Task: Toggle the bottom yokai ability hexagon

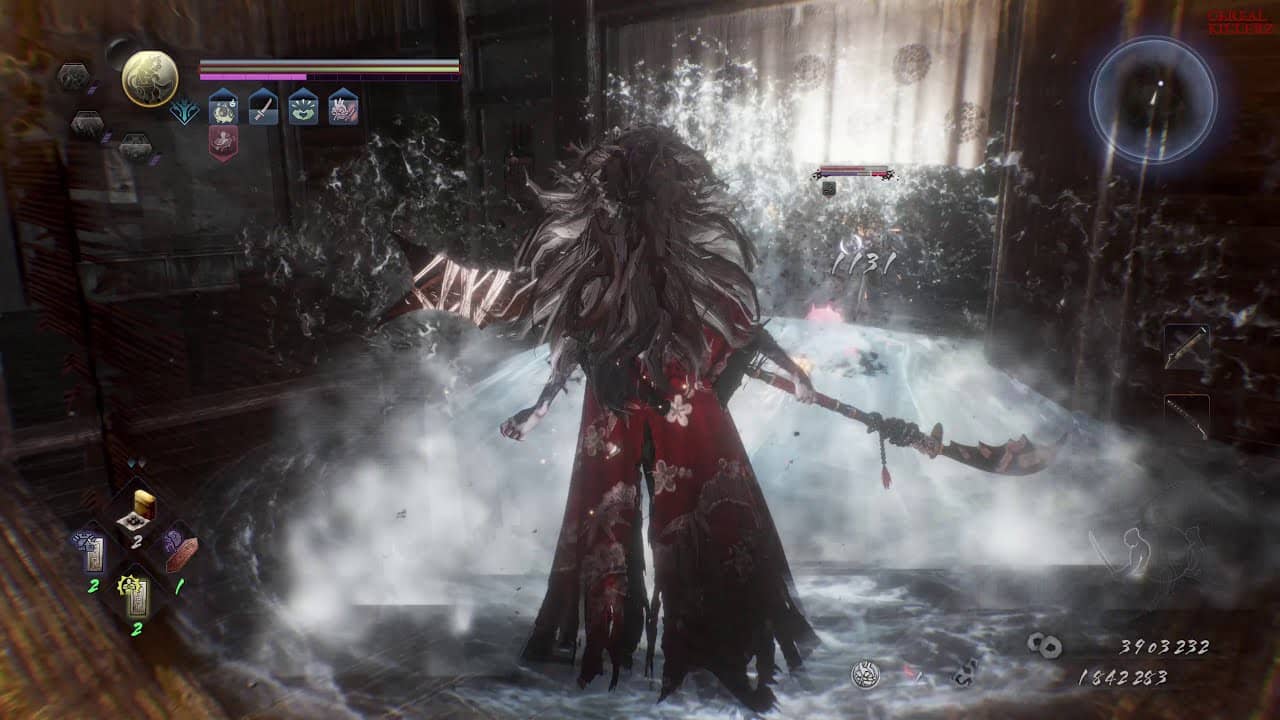Action: (x=136, y=148)
